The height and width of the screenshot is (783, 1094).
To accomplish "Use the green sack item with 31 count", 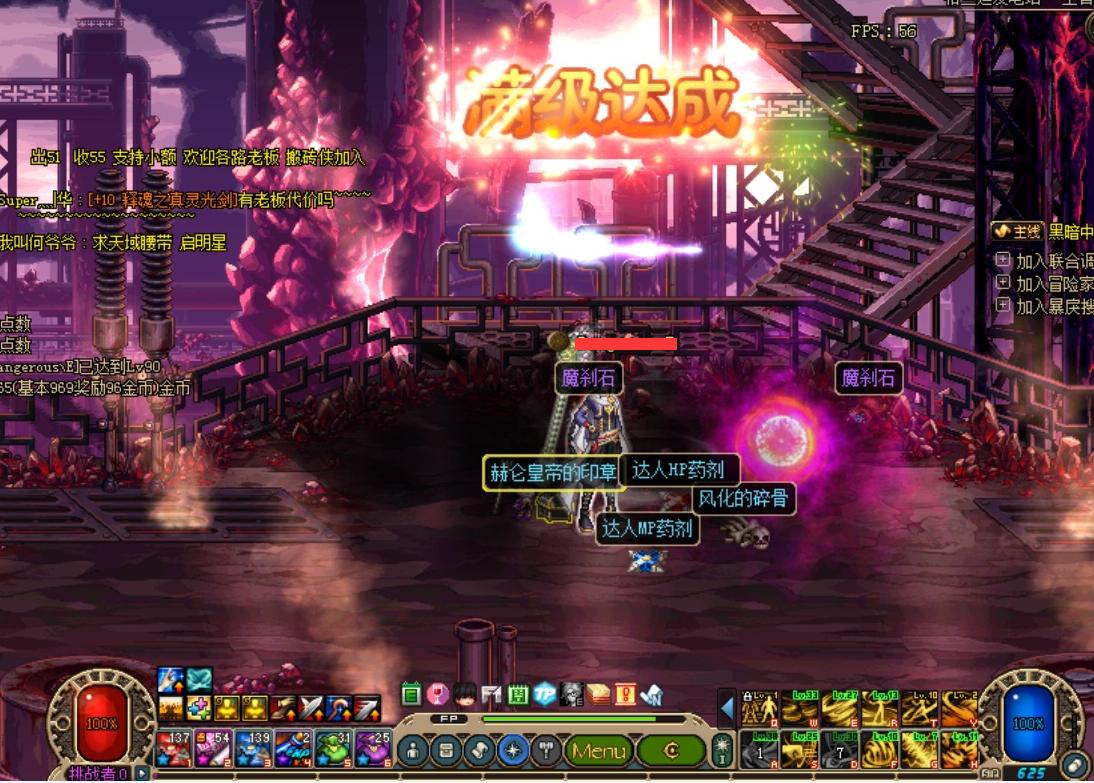I will coord(331,749).
